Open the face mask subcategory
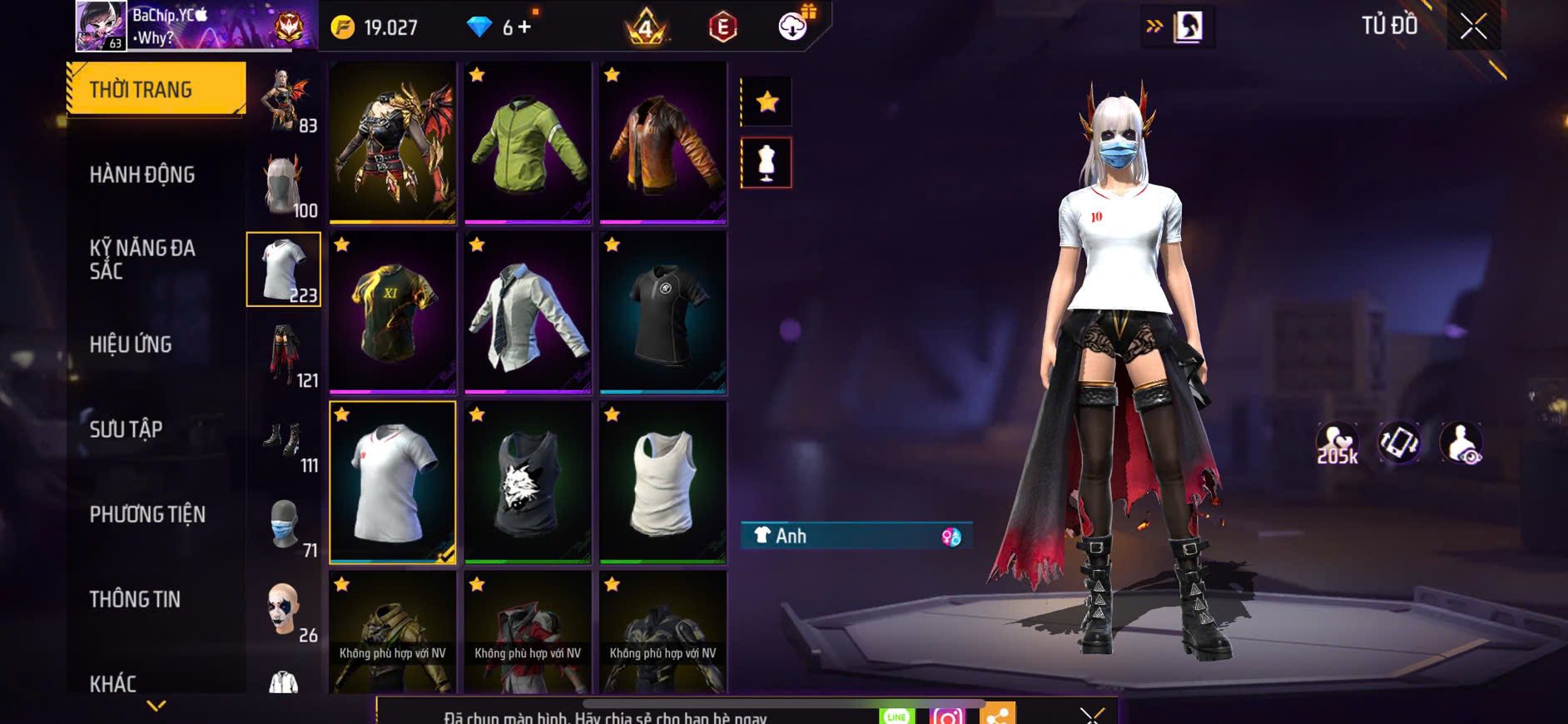This screenshot has width=1568, height=724. coord(285,526)
